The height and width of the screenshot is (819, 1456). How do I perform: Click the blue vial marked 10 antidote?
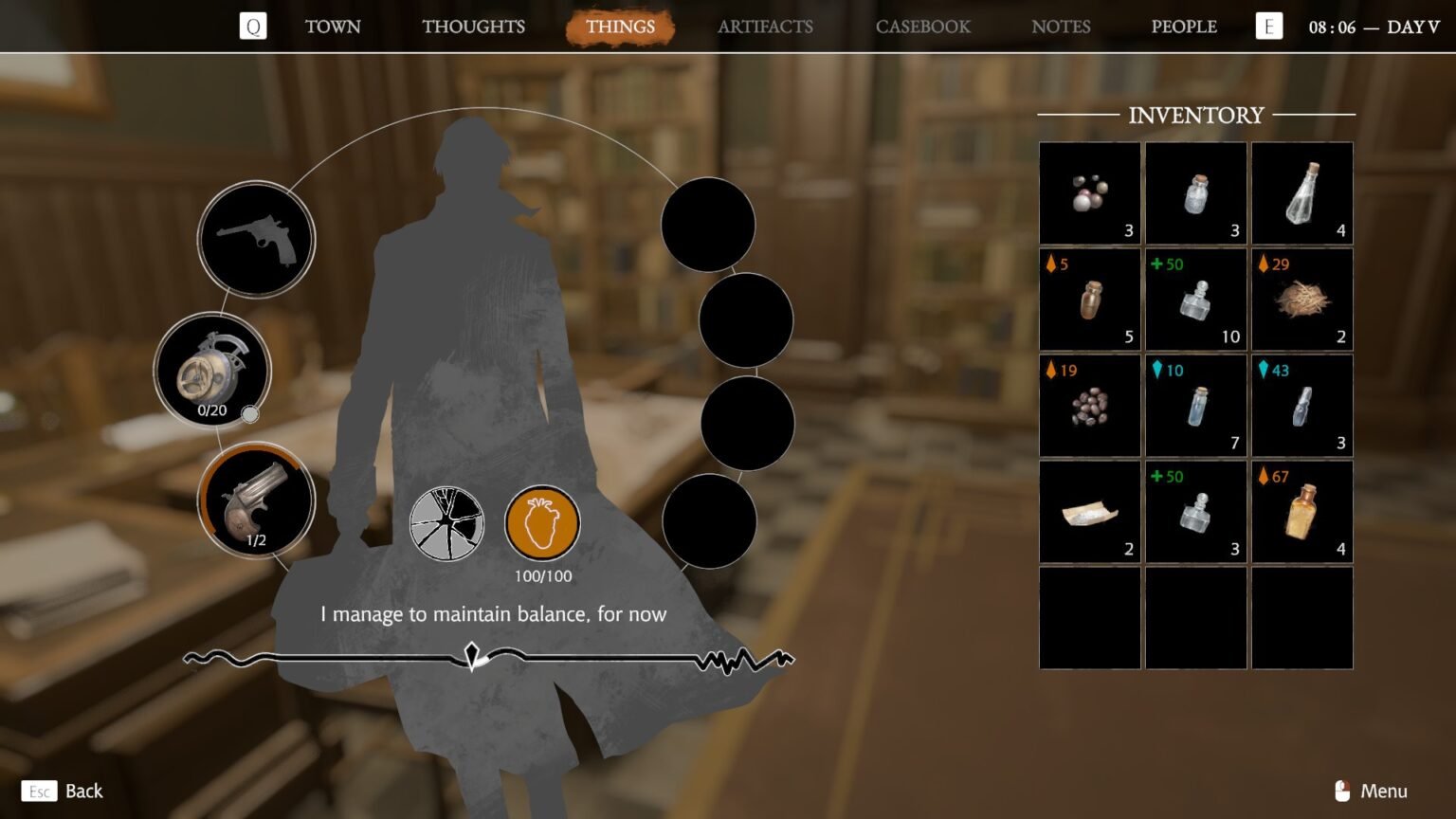pyautogui.click(x=1195, y=406)
